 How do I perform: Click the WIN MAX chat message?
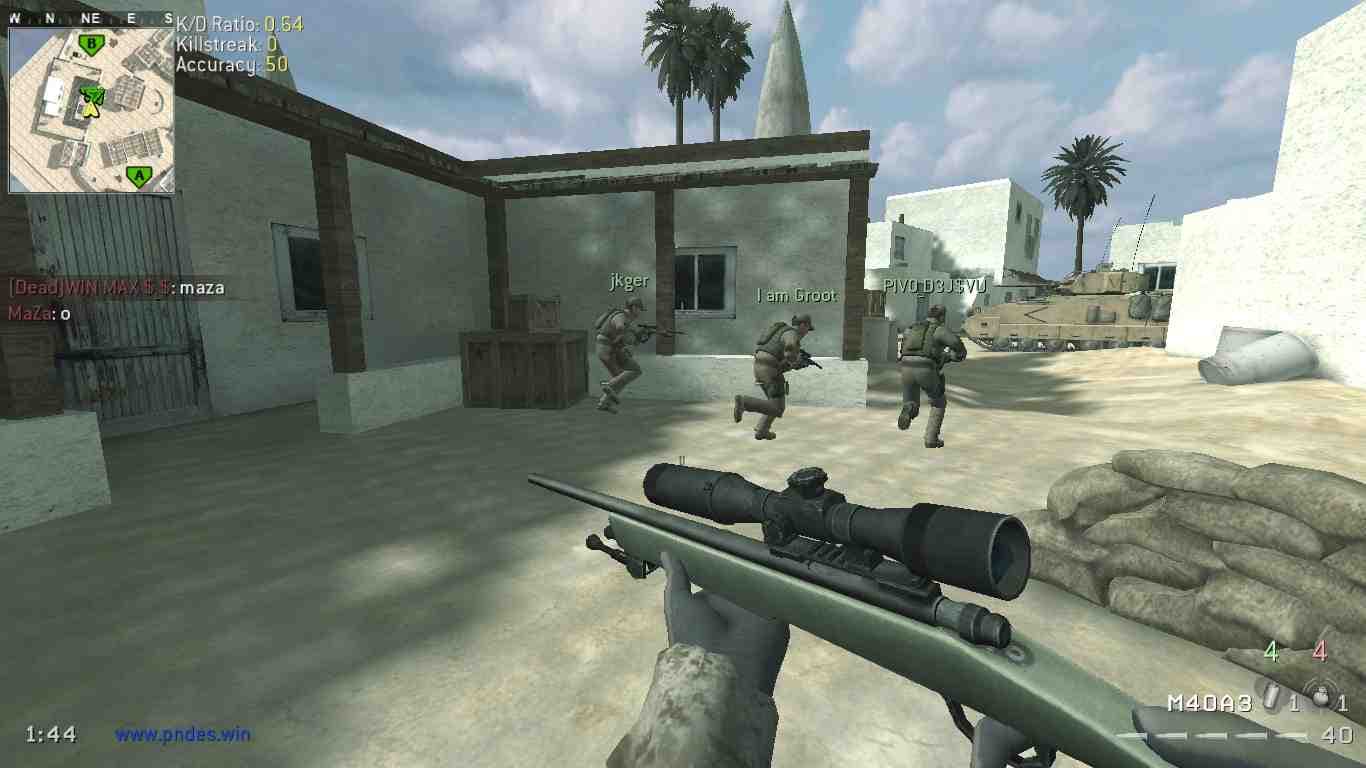click(117, 288)
